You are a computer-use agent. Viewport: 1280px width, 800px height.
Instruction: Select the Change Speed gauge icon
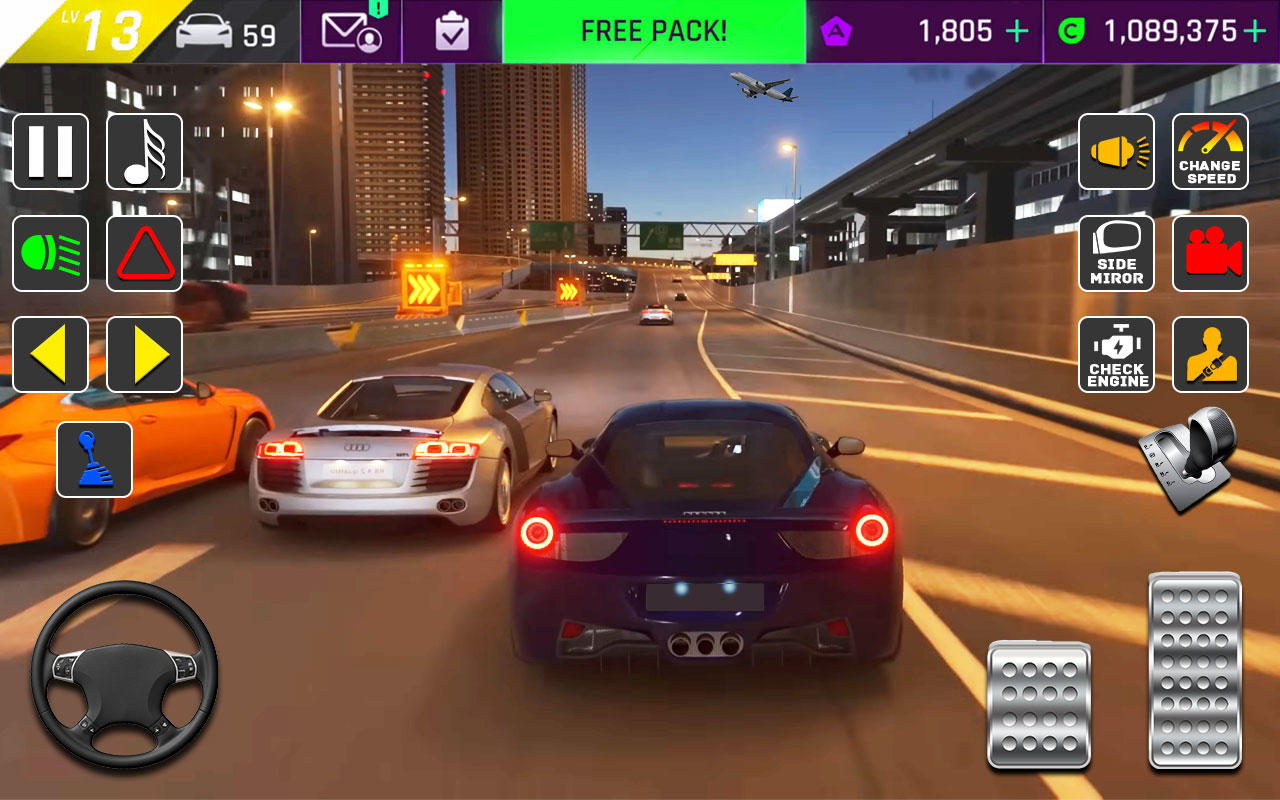(x=1210, y=152)
